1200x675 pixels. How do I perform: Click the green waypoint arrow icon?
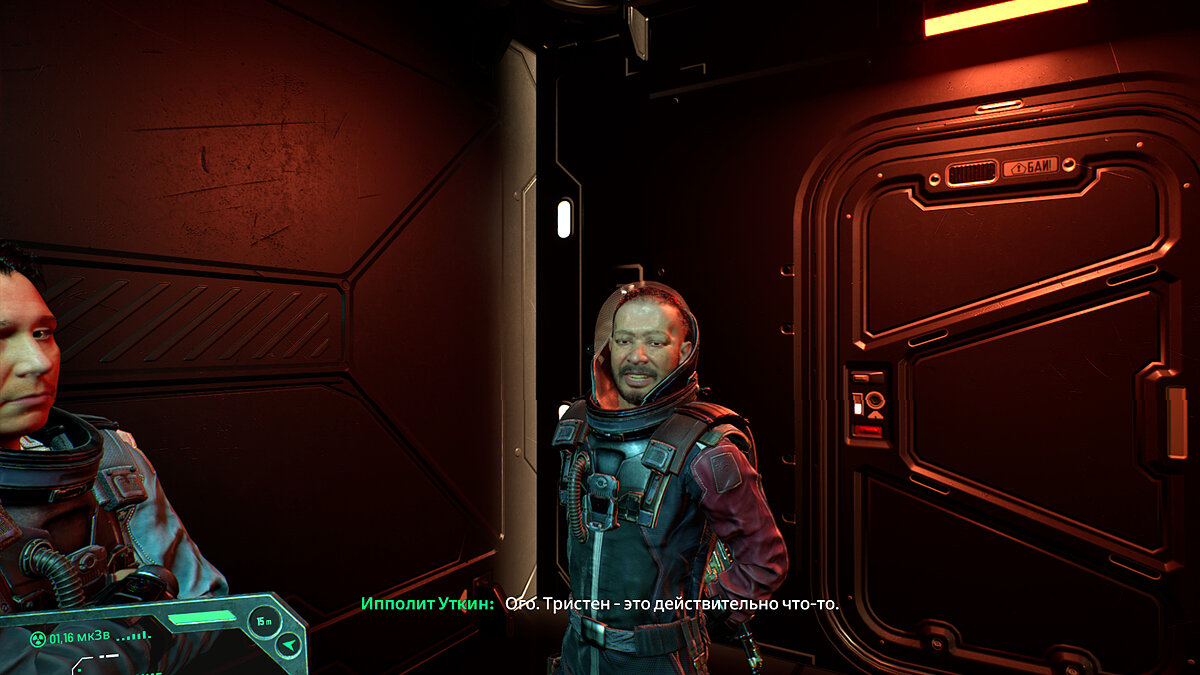click(x=289, y=645)
